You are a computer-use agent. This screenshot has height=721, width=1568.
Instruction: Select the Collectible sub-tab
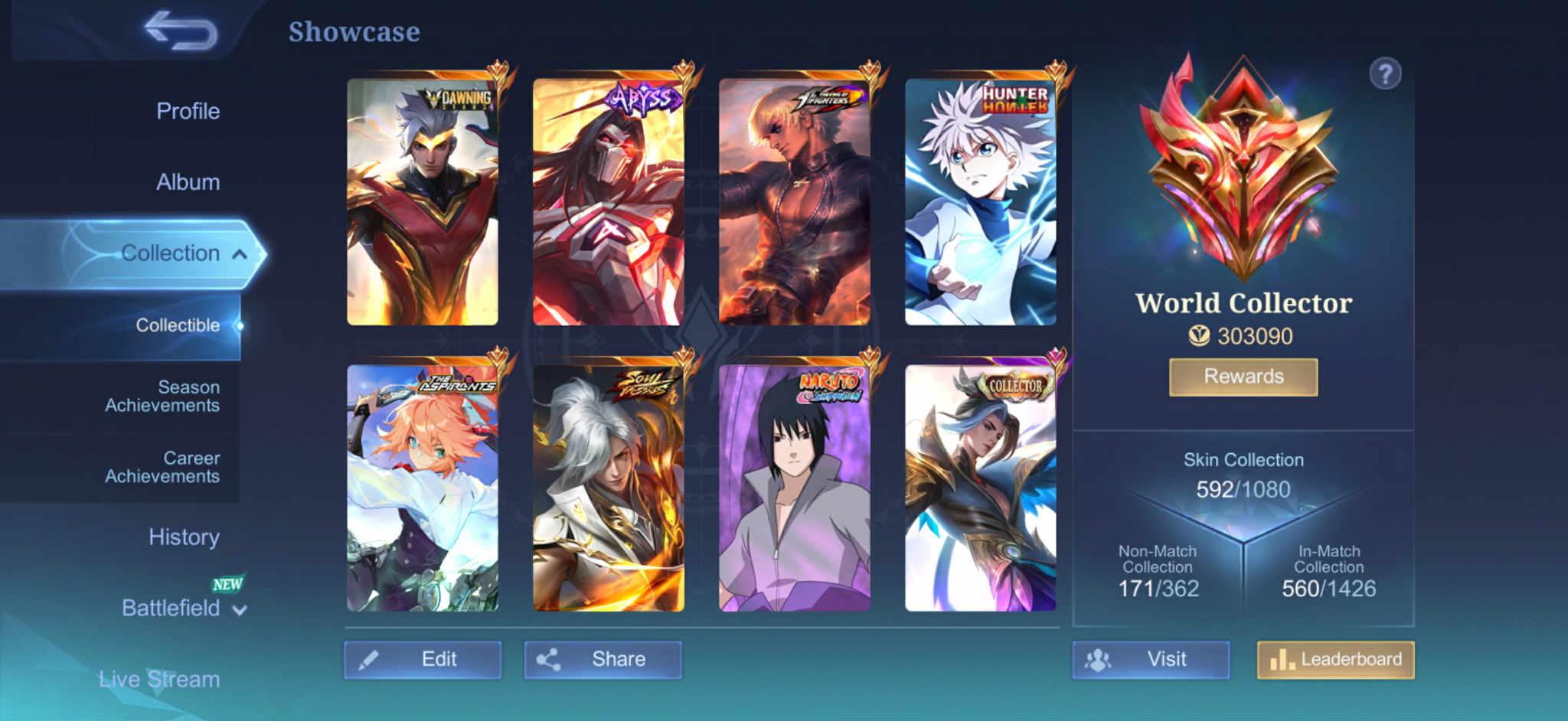[178, 325]
